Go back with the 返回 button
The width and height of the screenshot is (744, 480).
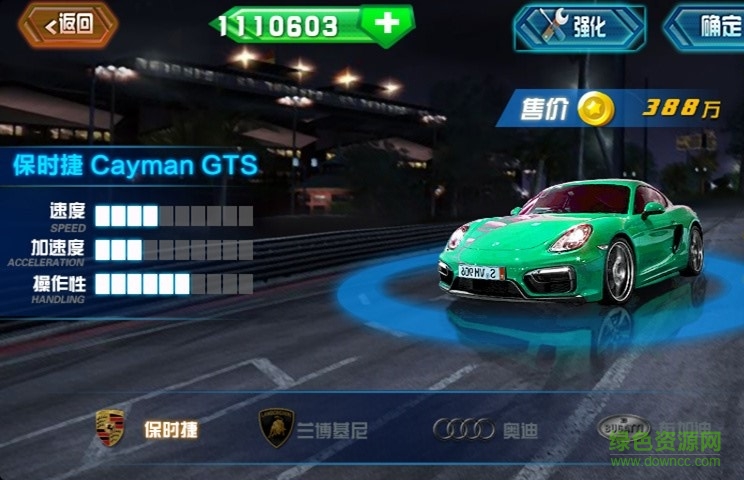68,25
